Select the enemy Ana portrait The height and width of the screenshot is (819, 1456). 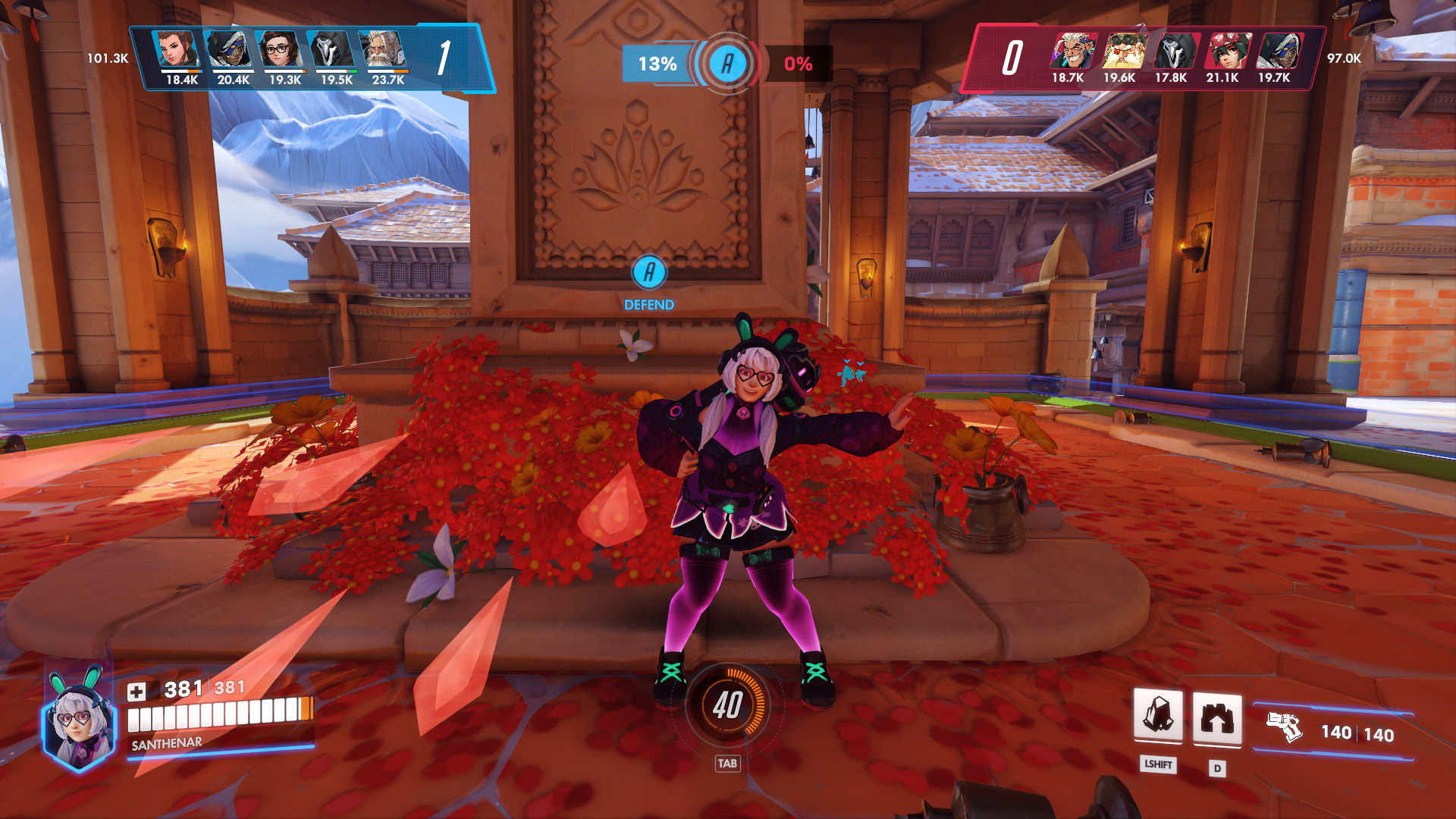coord(1278,51)
